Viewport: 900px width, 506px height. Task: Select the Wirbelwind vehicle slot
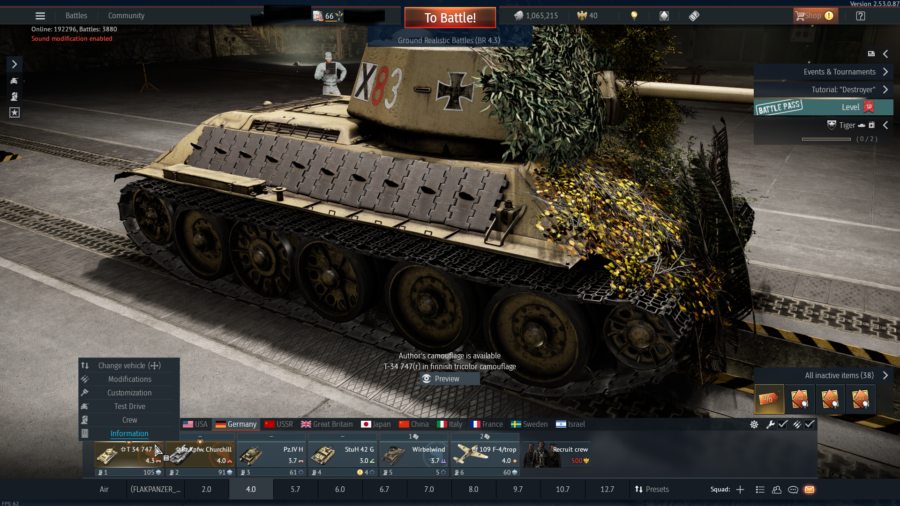tap(412, 455)
